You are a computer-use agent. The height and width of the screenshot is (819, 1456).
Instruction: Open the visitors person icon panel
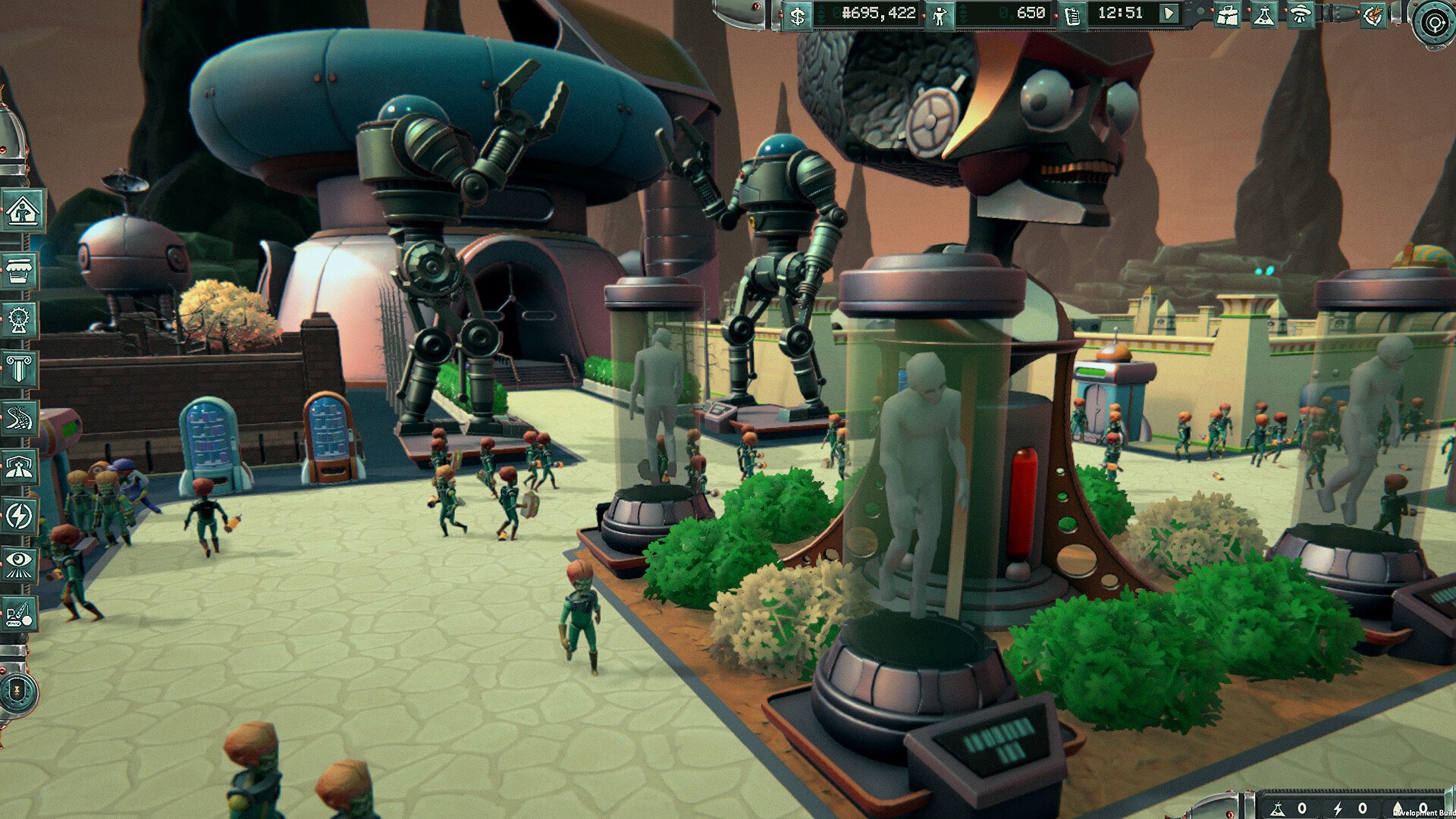[940, 15]
